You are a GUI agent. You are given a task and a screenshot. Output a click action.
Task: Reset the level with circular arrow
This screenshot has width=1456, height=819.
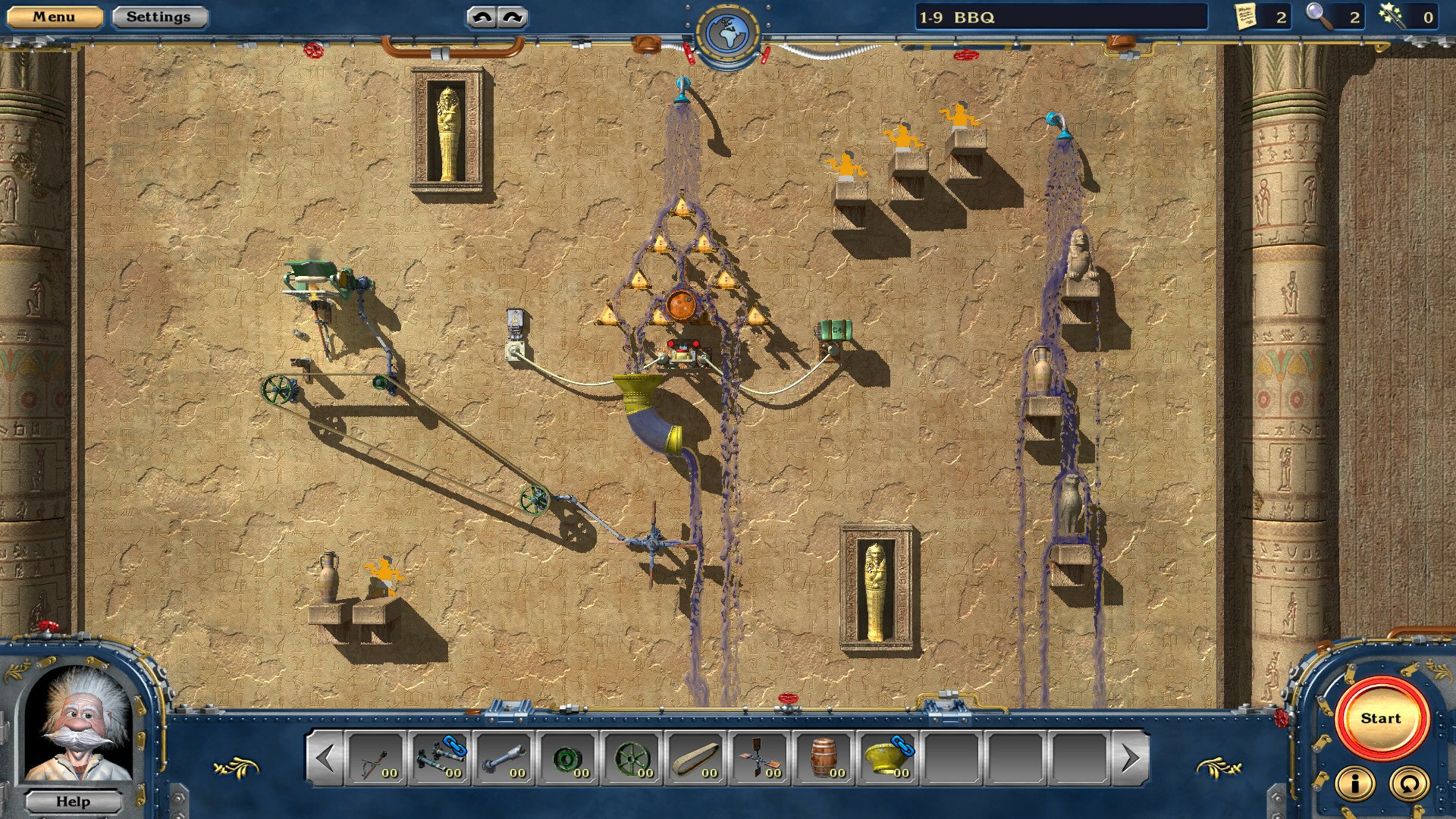1408,784
